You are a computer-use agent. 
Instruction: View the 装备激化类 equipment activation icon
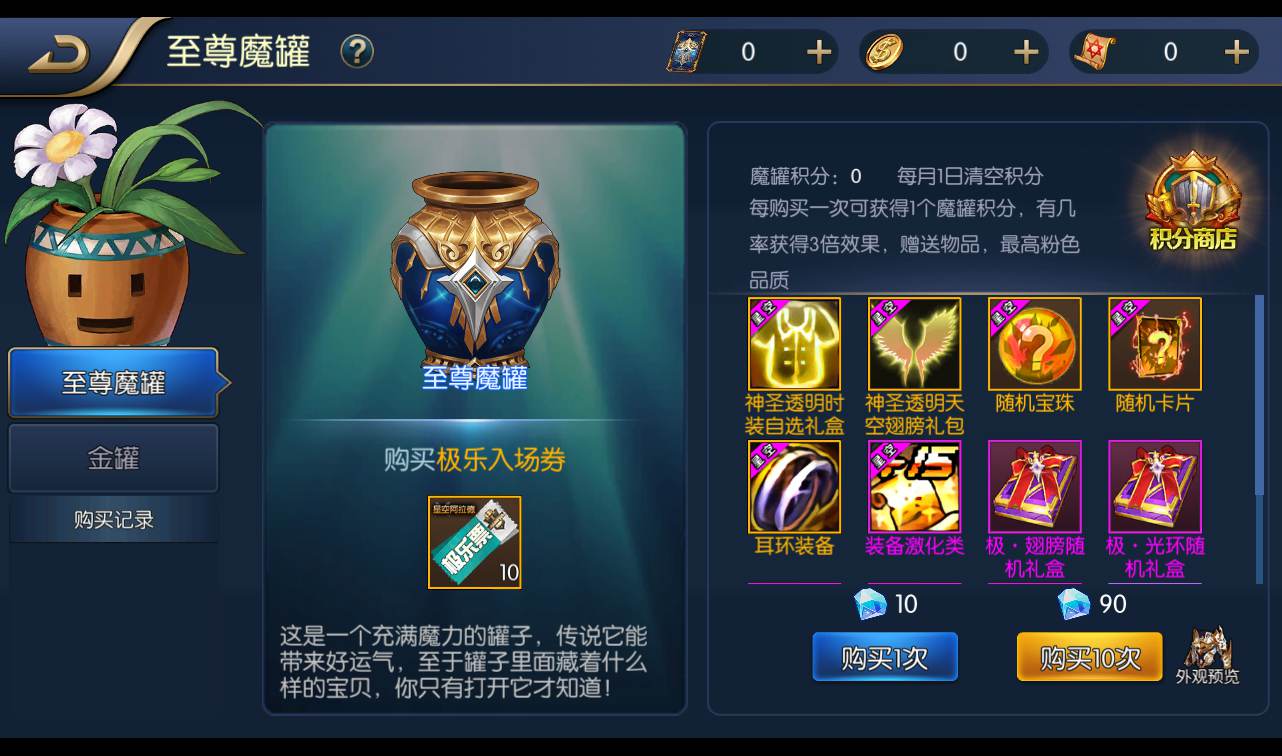click(914, 486)
